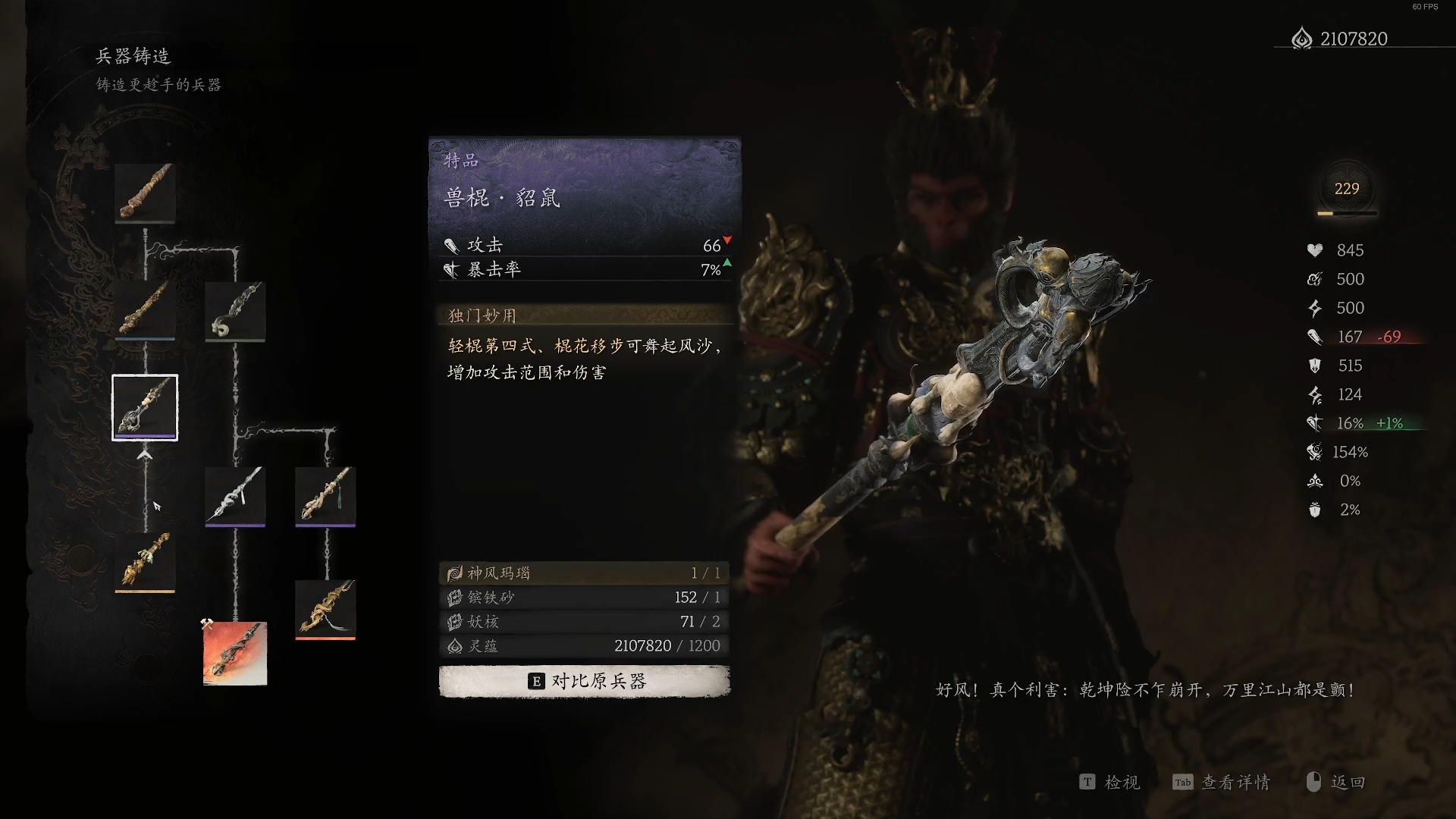
Task: Click the 对比原兵器 compare button
Action: click(584, 681)
